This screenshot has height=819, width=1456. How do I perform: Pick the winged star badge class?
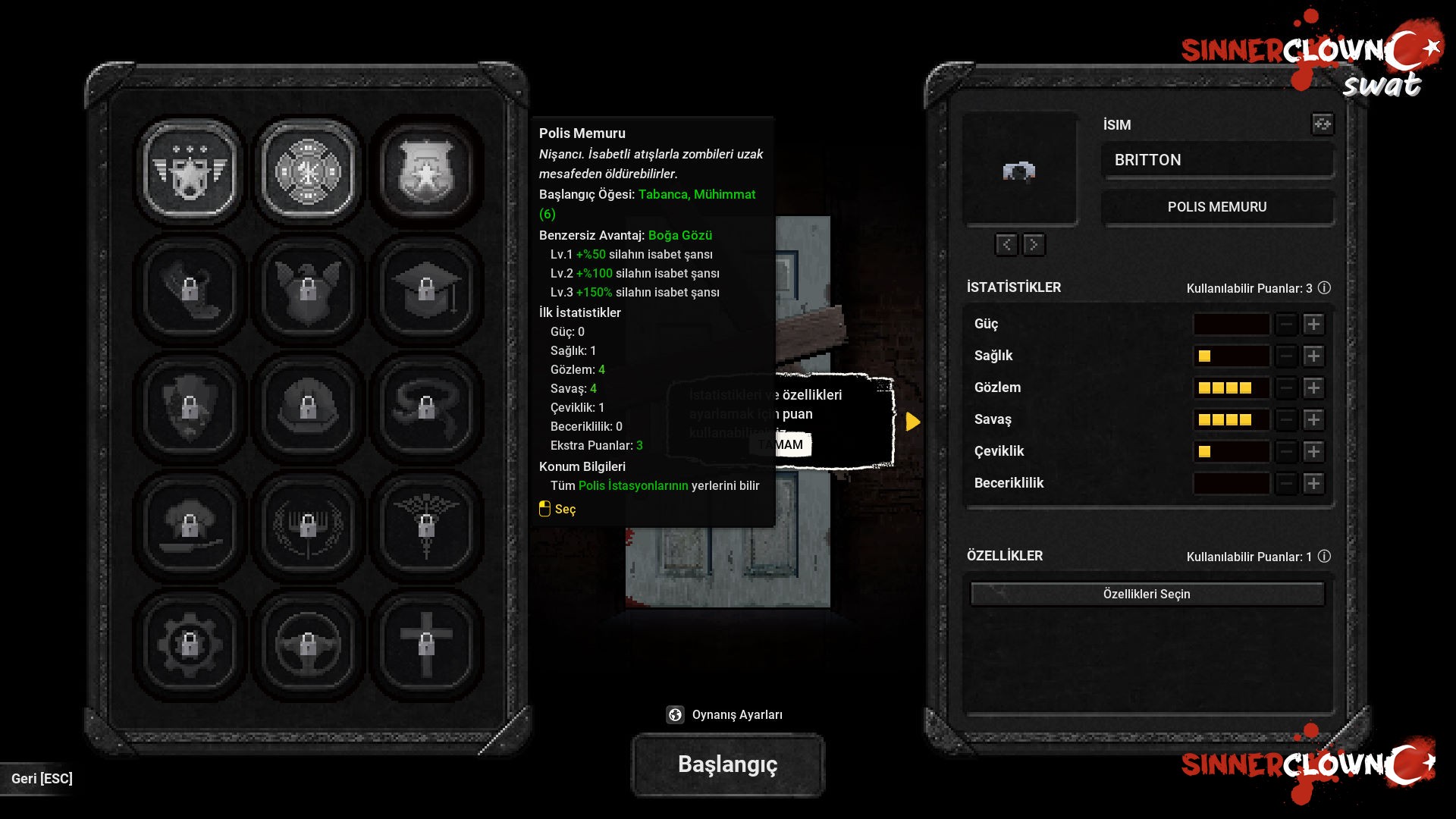(190, 171)
